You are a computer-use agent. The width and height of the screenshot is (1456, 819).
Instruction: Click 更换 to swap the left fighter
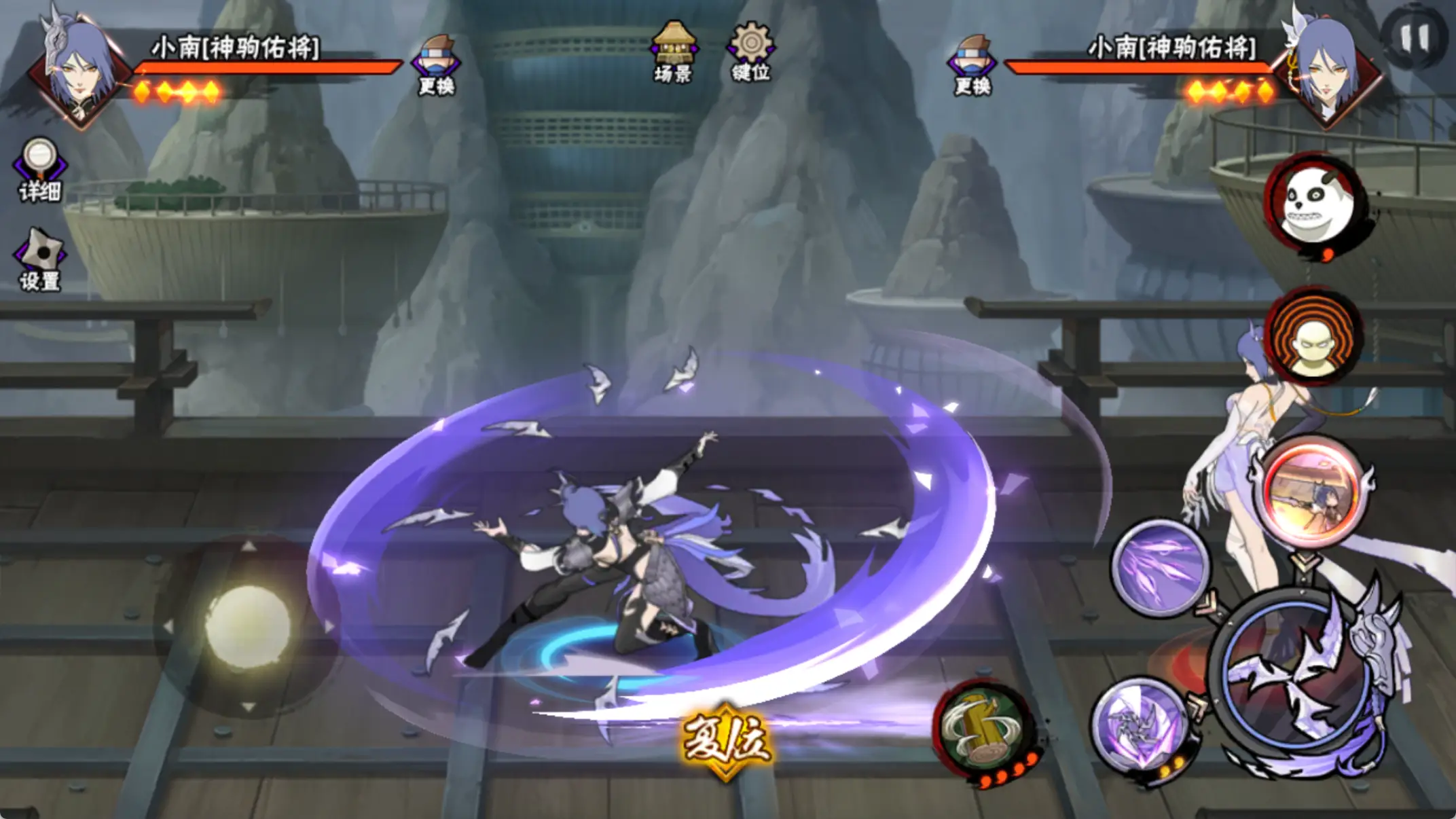pos(437,66)
